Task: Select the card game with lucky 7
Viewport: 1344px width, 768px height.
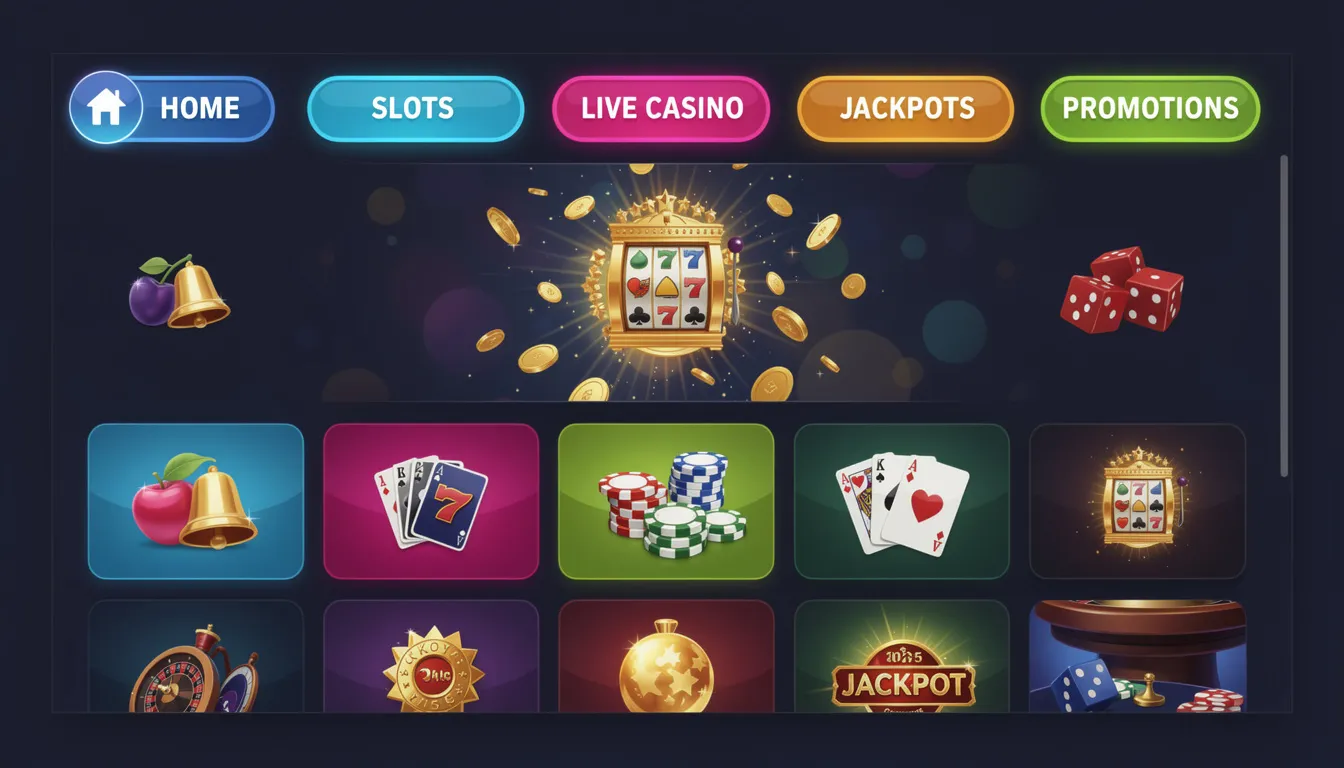Action: point(431,501)
